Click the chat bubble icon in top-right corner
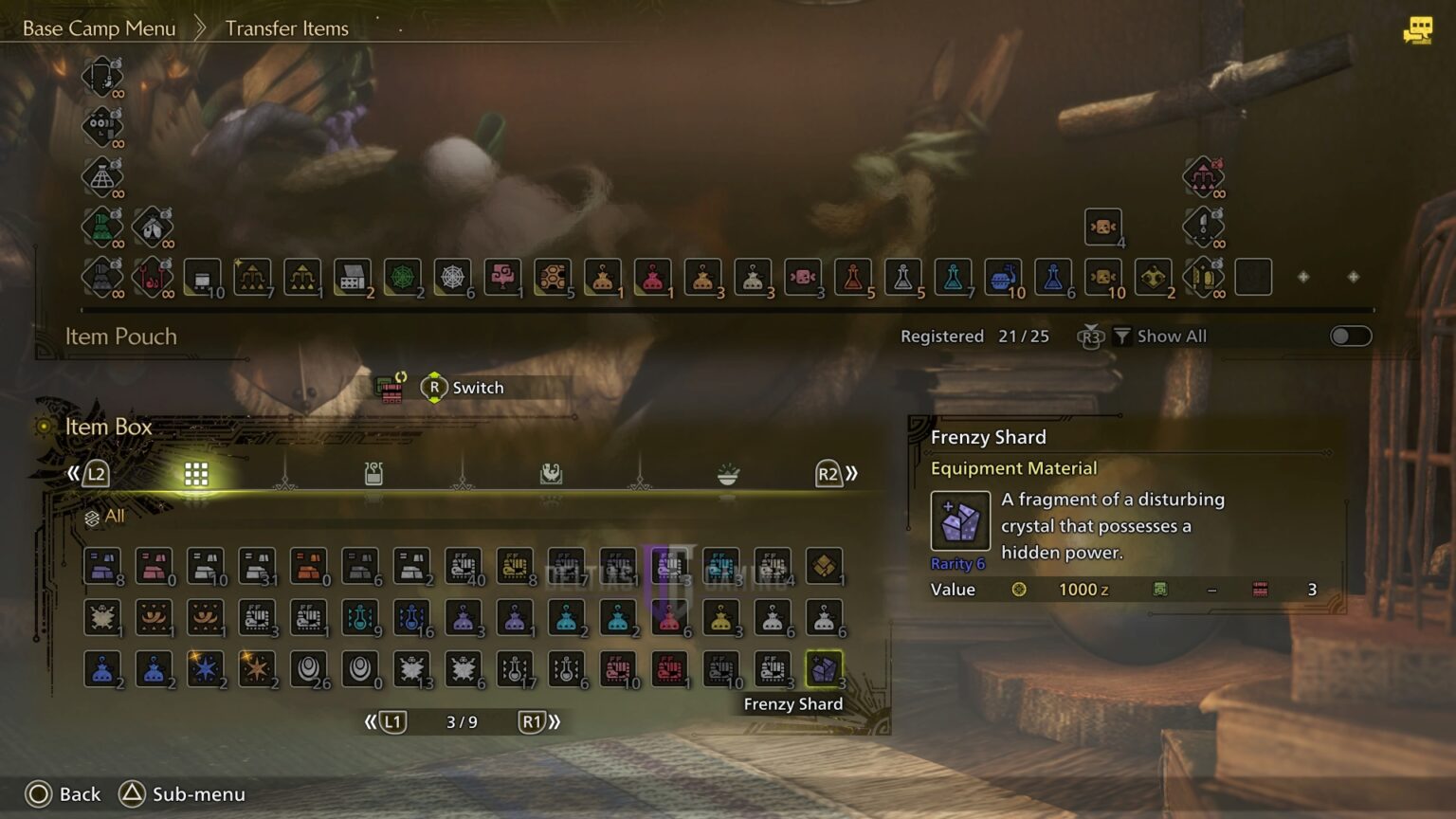 [1416, 30]
